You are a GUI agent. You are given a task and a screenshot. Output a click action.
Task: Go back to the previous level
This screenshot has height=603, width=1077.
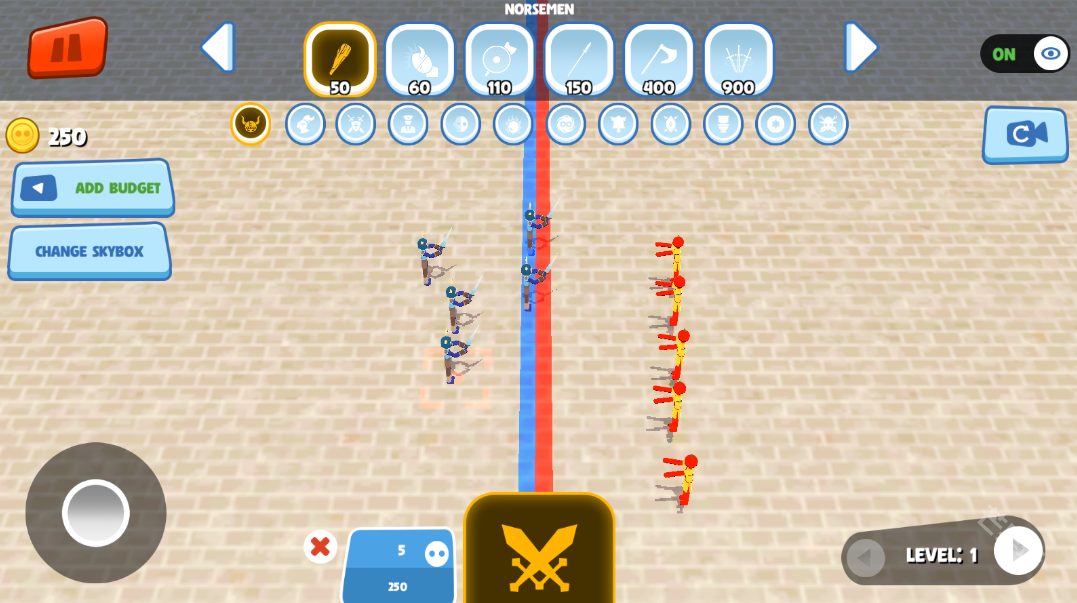click(866, 557)
